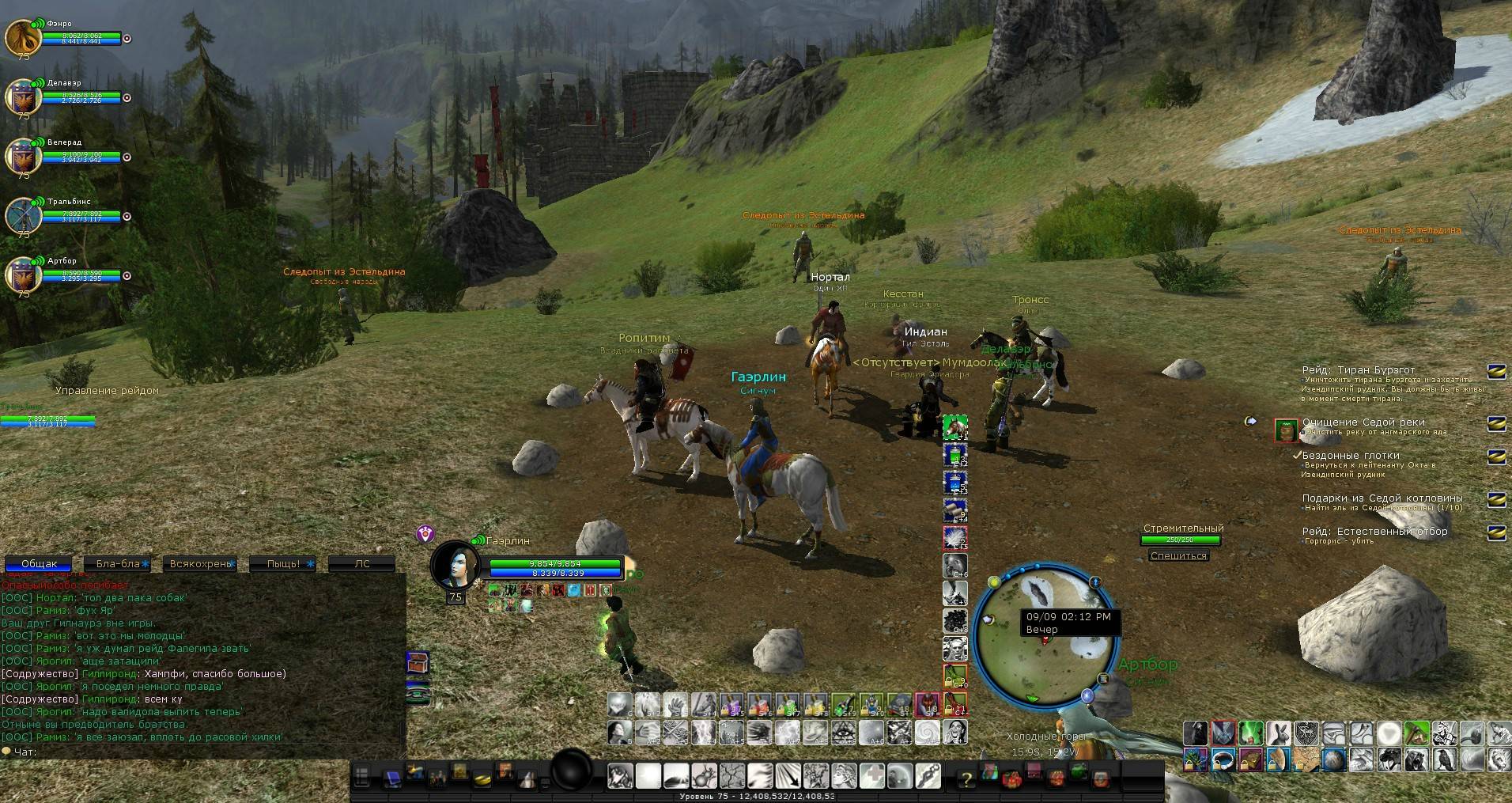Click the Спешиться dismount button
1512x803 pixels.
[1178, 556]
